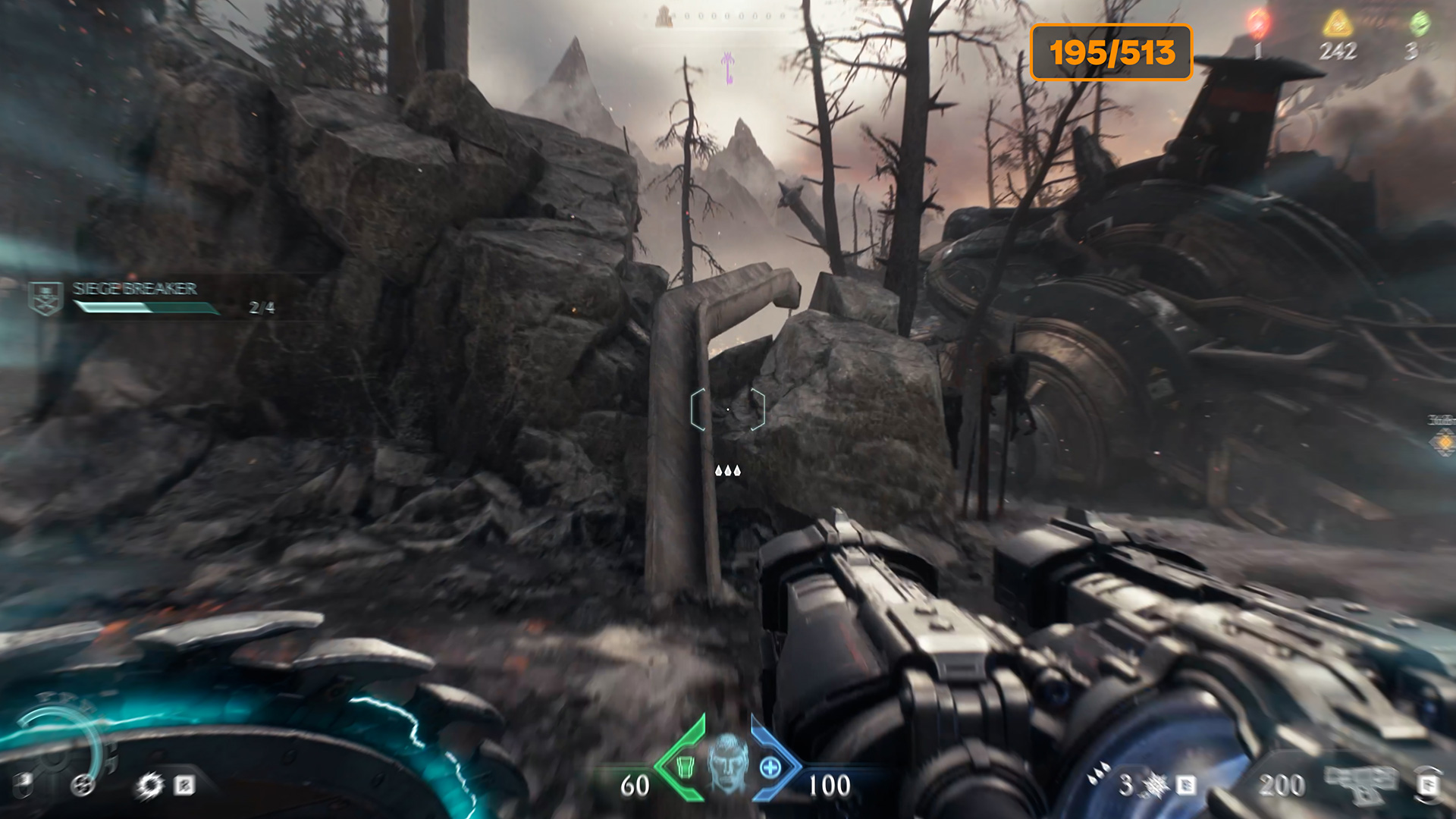Viewport: 1456px width, 819px height.
Task: Select the green wraithstone currency icon
Action: pyautogui.click(x=1419, y=24)
